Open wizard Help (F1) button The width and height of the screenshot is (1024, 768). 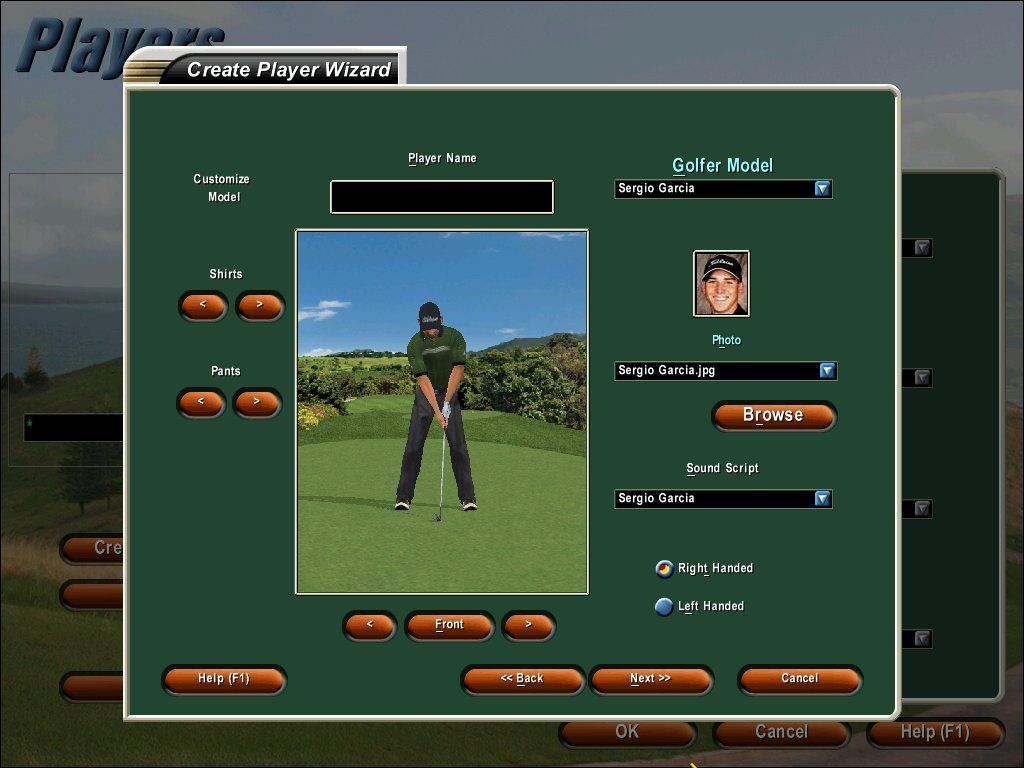224,679
